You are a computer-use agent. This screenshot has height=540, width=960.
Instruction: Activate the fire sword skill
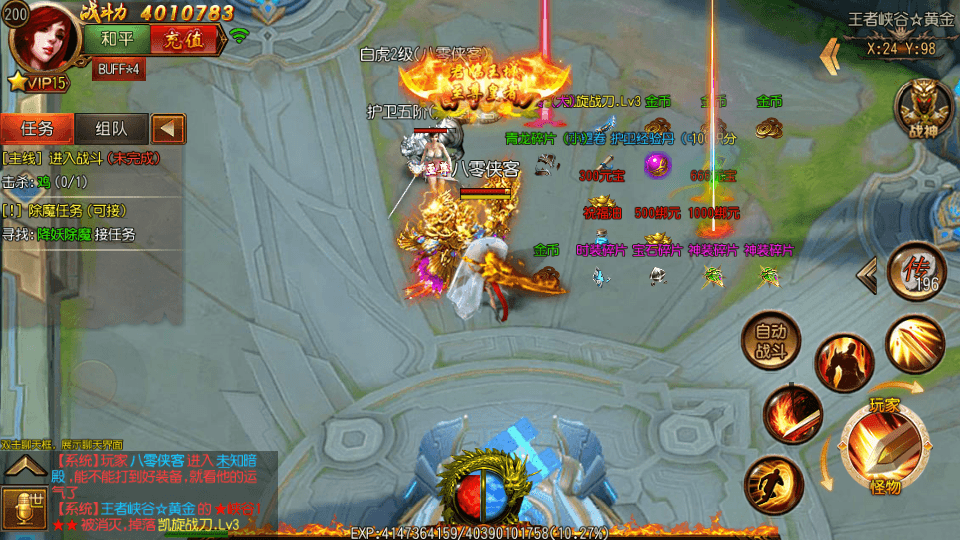pos(792,414)
